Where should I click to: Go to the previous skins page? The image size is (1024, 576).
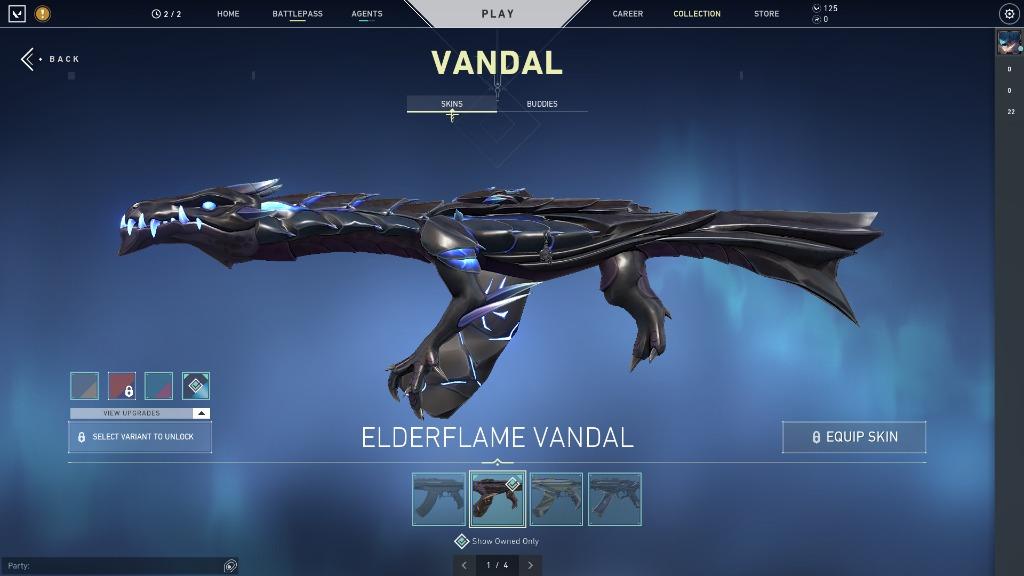coord(464,565)
